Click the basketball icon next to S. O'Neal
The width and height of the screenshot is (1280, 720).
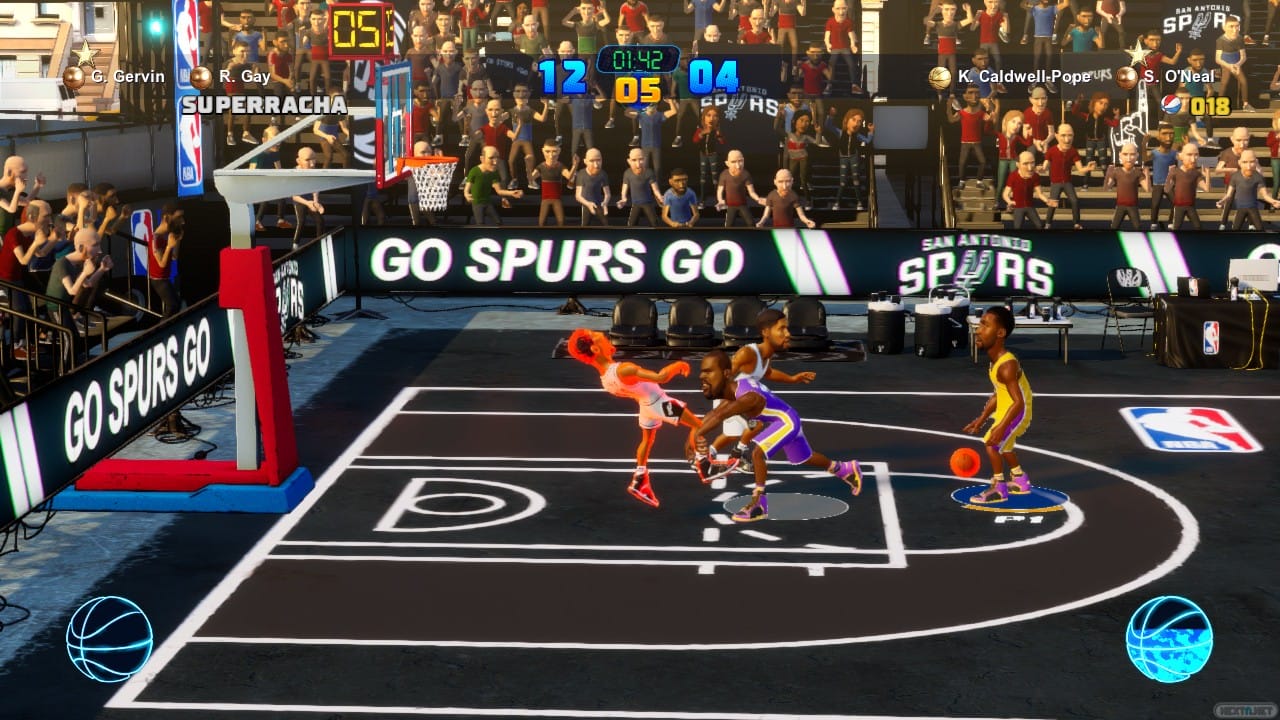pos(1128,75)
